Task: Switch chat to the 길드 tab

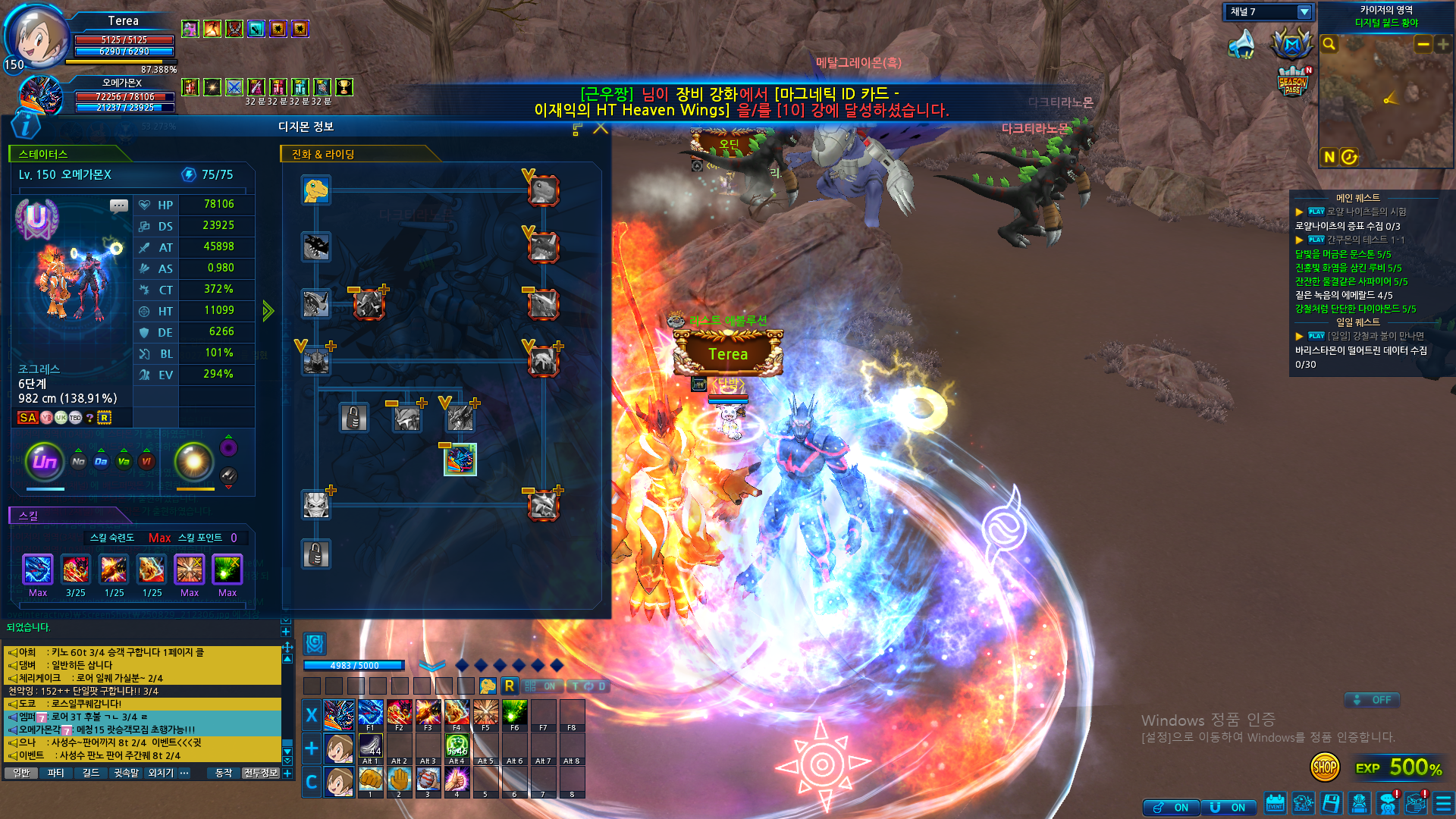Action: (91, 773)
